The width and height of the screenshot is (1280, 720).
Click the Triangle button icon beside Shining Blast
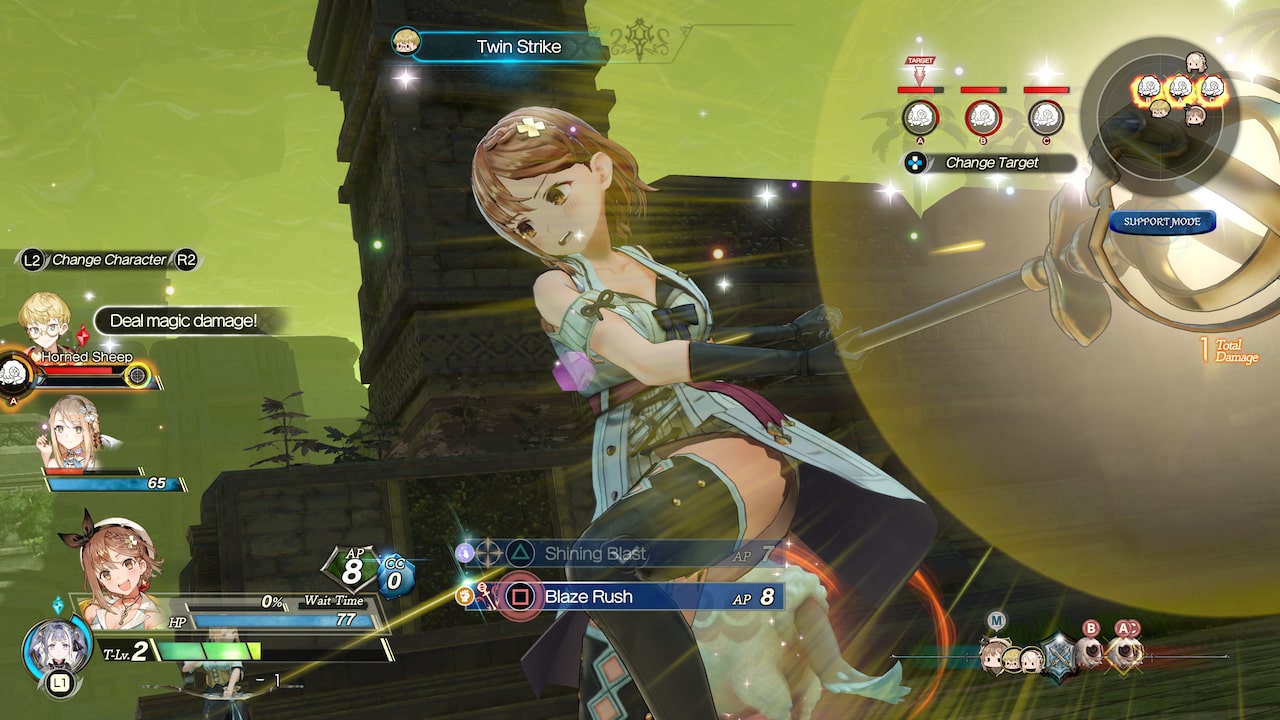coord(520,552)
